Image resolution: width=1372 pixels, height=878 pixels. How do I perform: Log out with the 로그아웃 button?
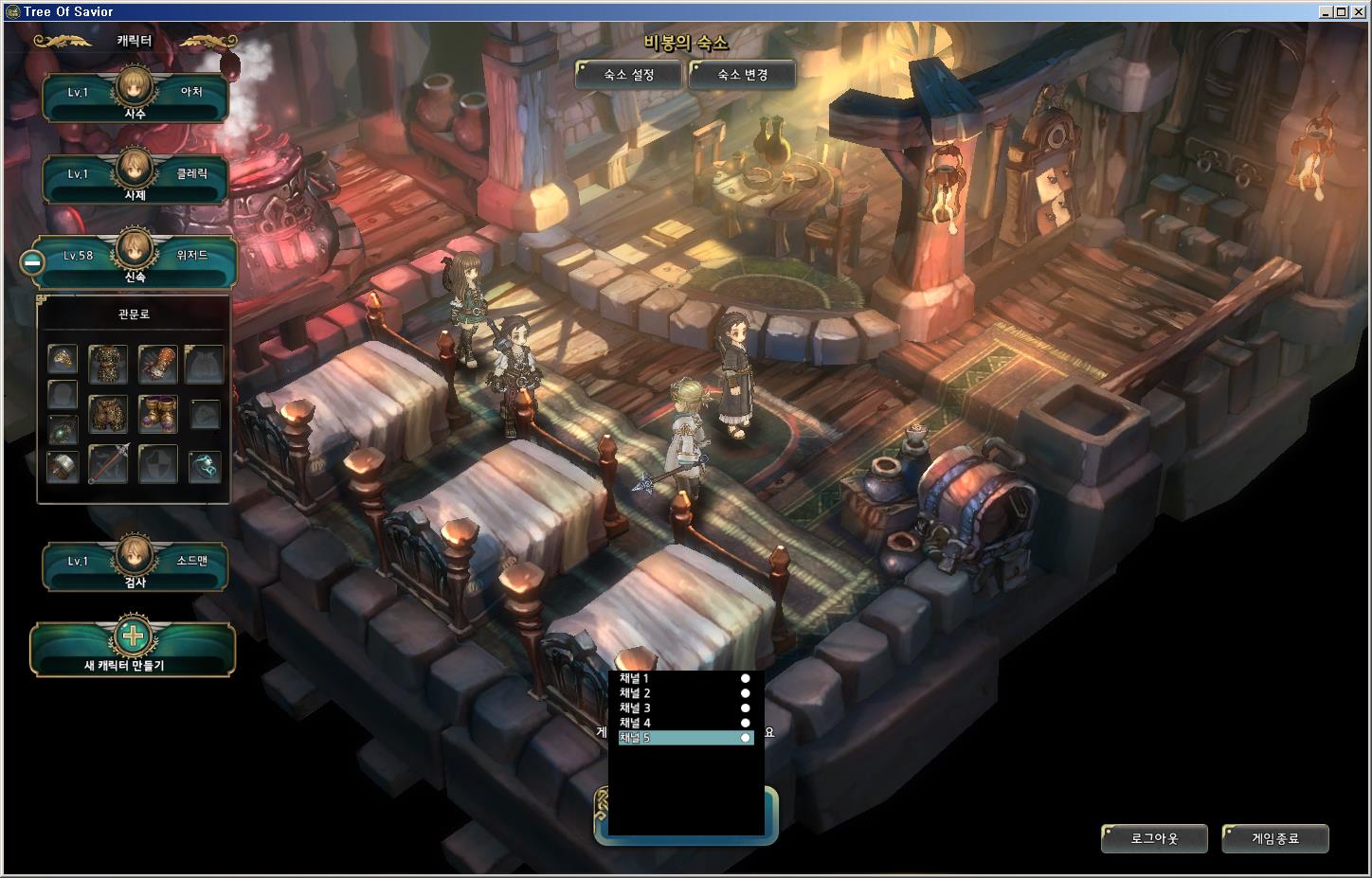[1154, 838]
